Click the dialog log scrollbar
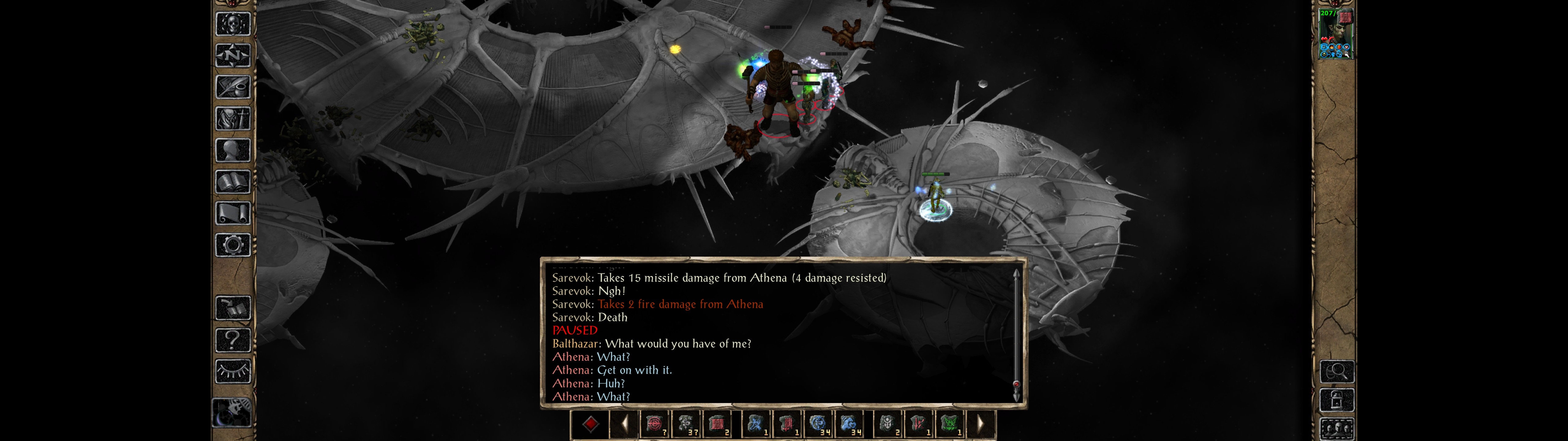The width and height of the screenshot is (1568, 441). (1016, 335)
